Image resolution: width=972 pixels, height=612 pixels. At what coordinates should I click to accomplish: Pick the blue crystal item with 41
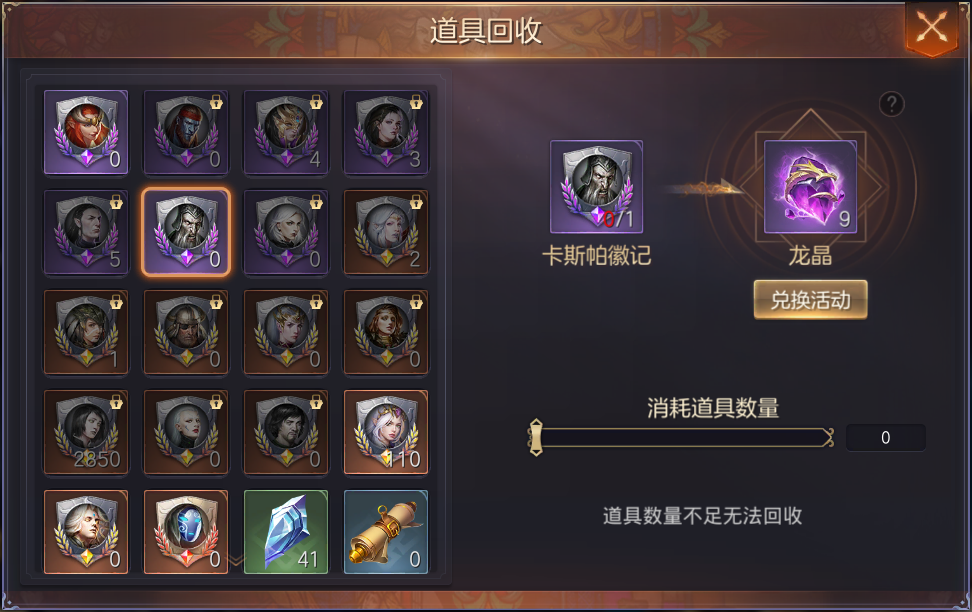point(286,532)
